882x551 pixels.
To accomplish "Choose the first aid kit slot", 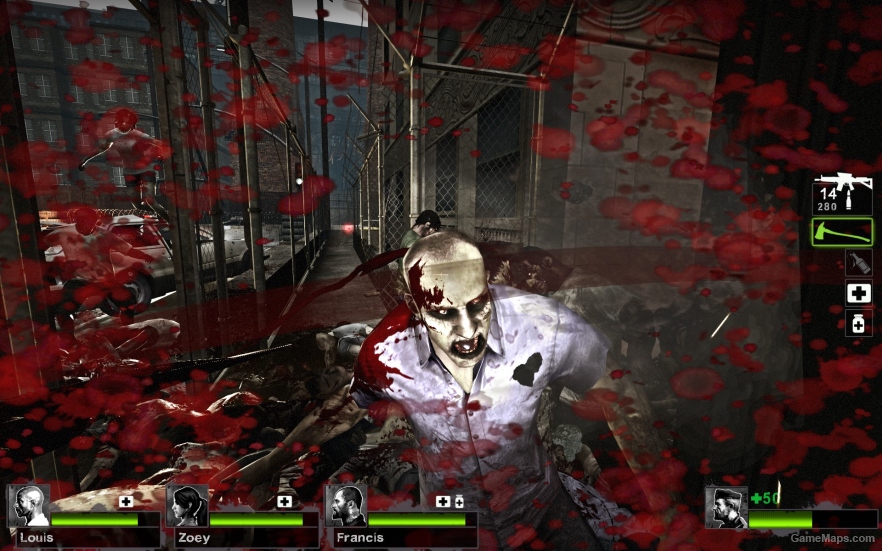I will (858, 293).
